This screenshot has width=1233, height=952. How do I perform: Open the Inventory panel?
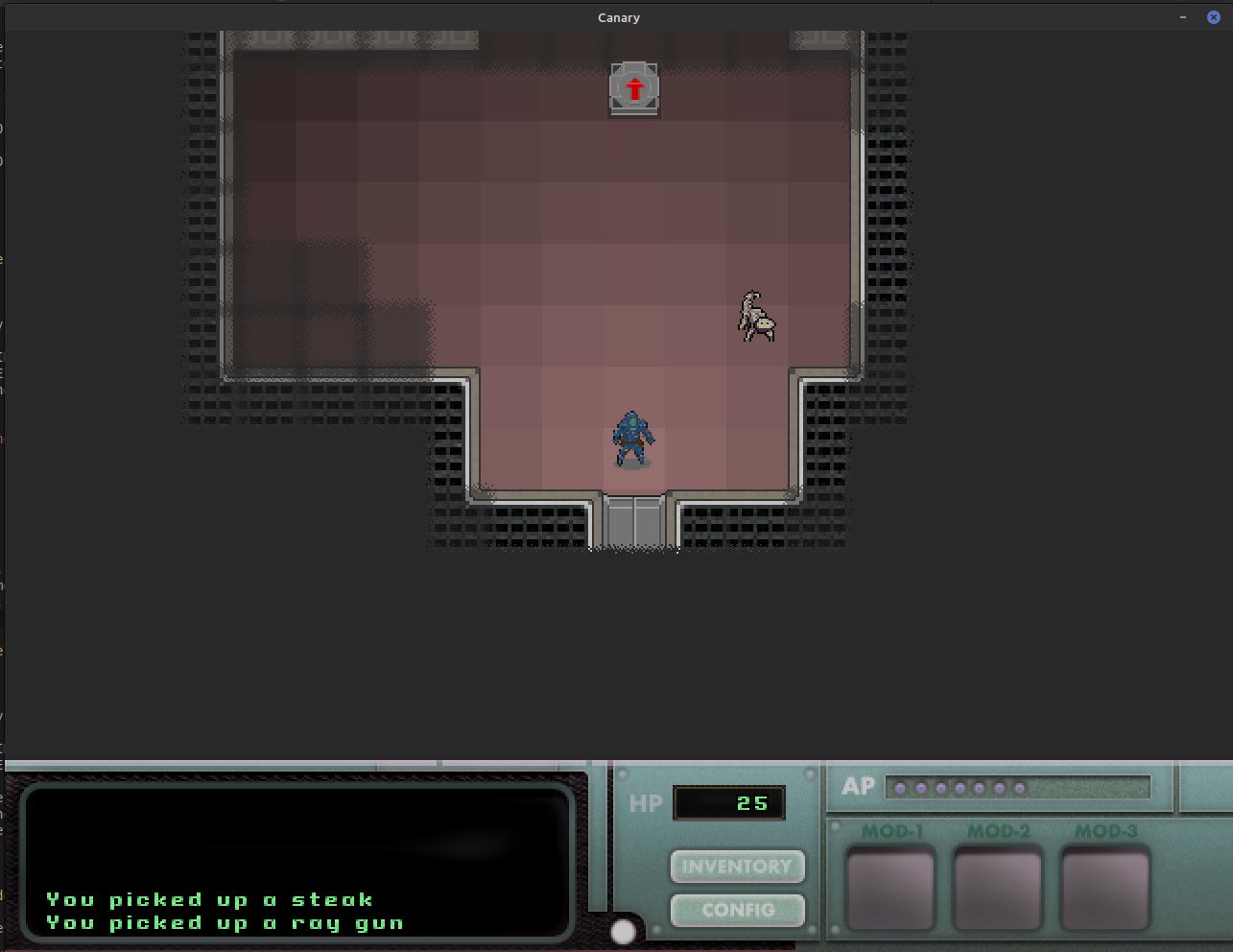point(737,867)
